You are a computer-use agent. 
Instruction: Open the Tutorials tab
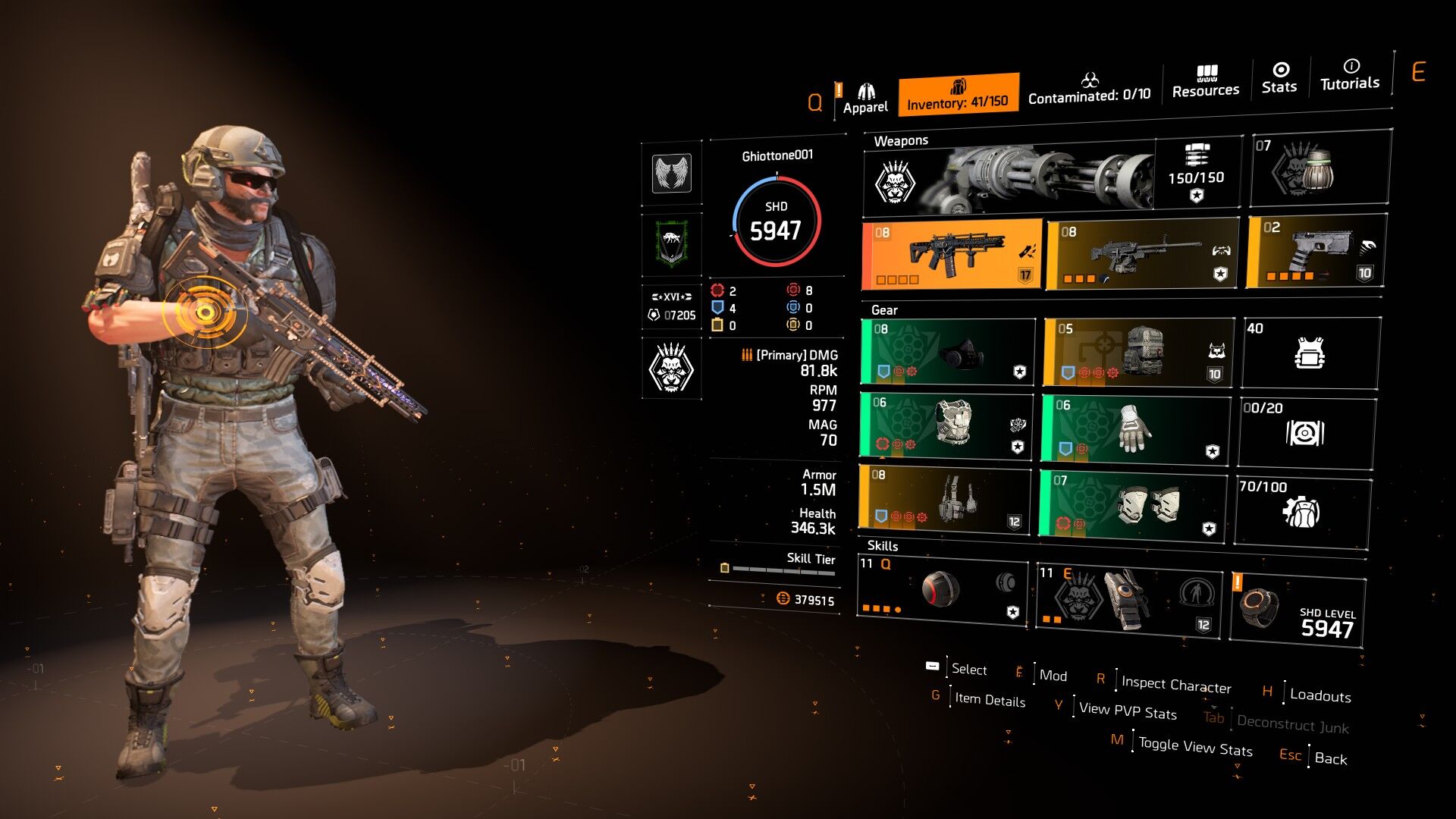pyautogui.click(x=1350, y=75)
